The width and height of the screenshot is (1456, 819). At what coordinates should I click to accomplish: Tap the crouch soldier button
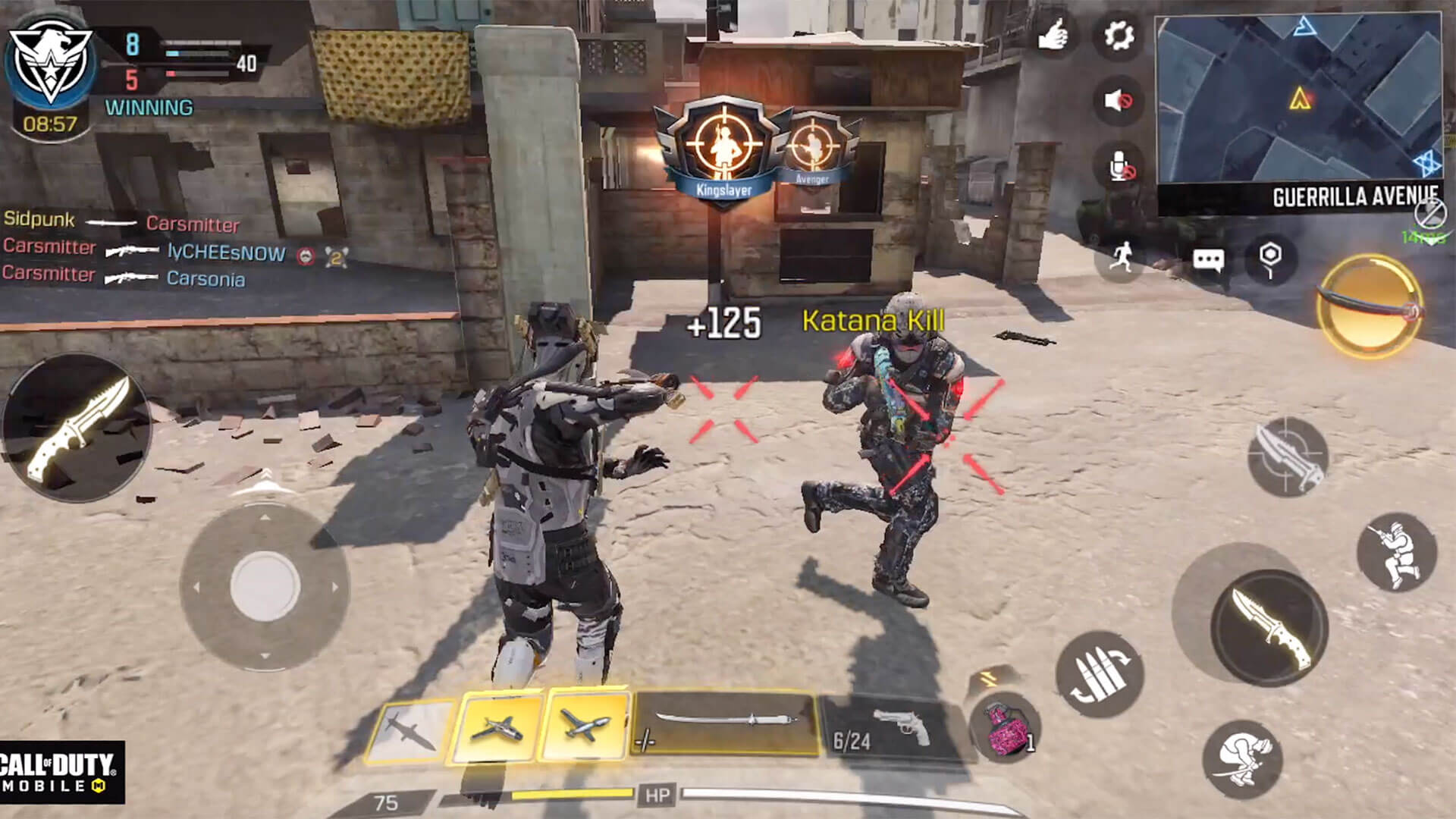pos(1396,551)
